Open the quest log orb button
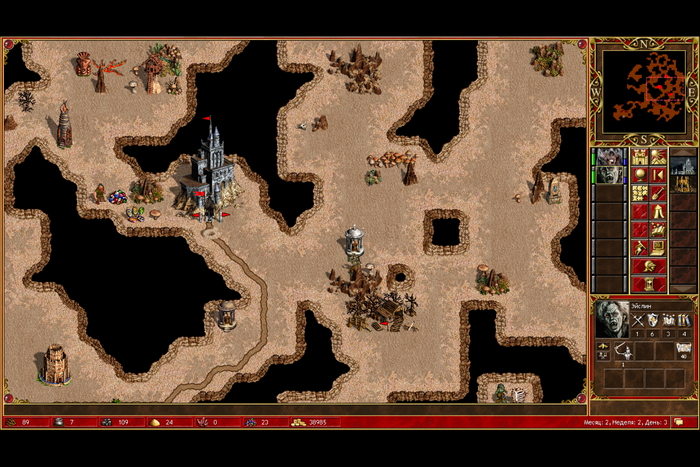The image size is (700, 467). (x=640, y=175)
